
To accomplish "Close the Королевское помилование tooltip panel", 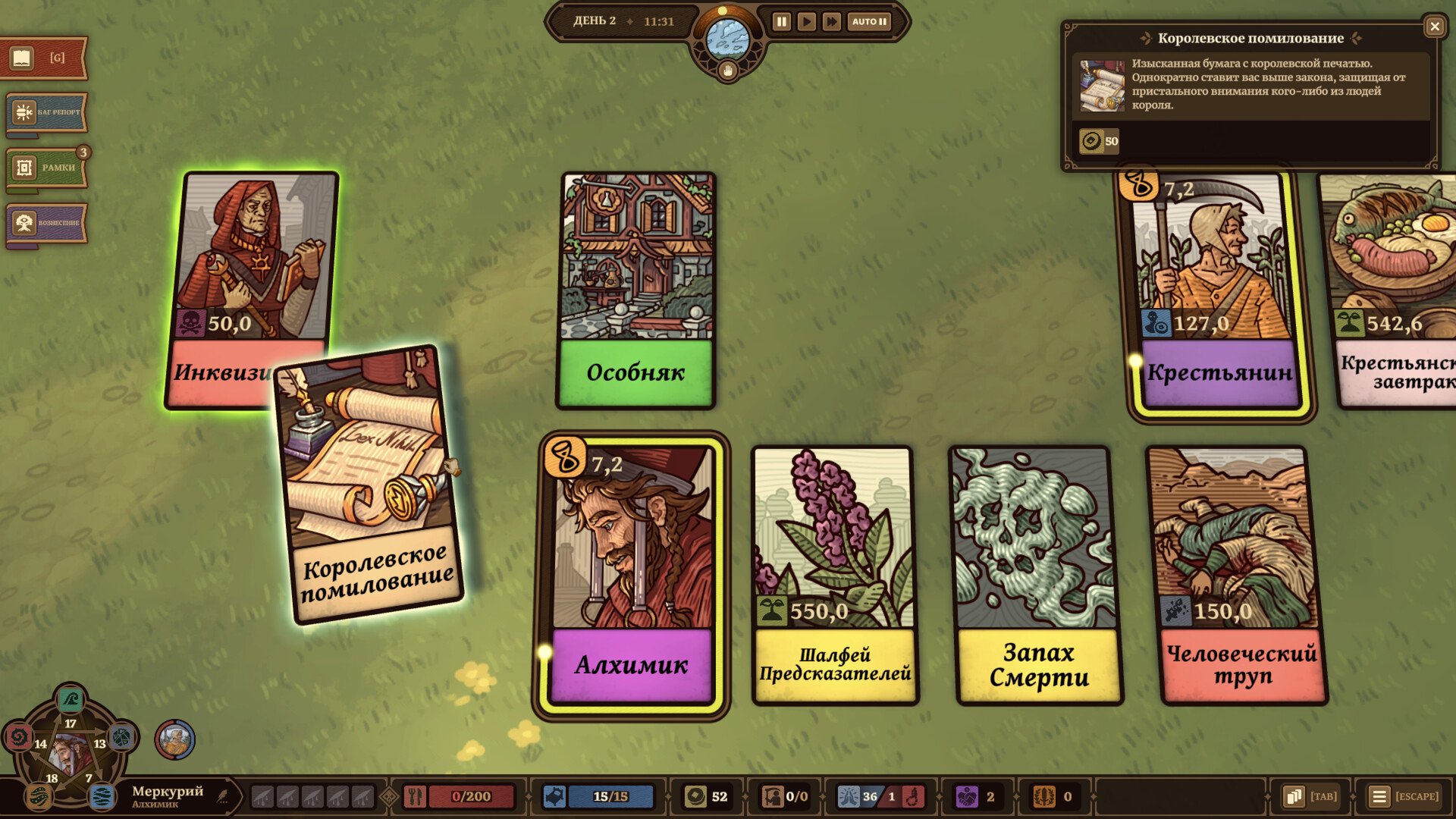I will pyautogui.click(x=1434, y=27).
